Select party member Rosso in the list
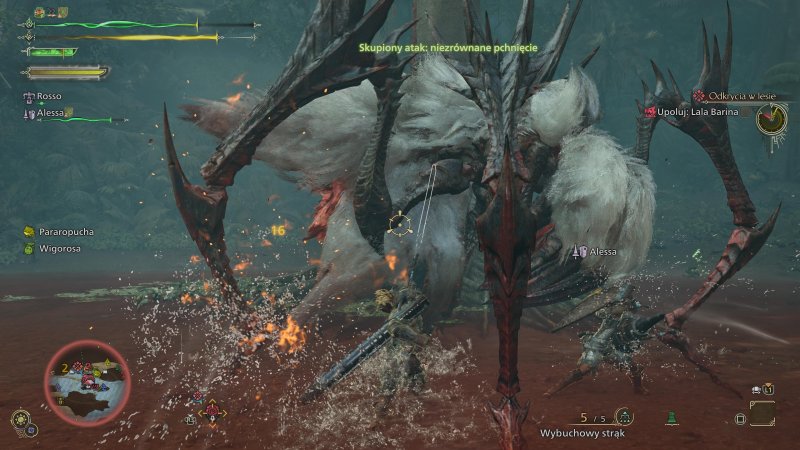 [47, 98]
